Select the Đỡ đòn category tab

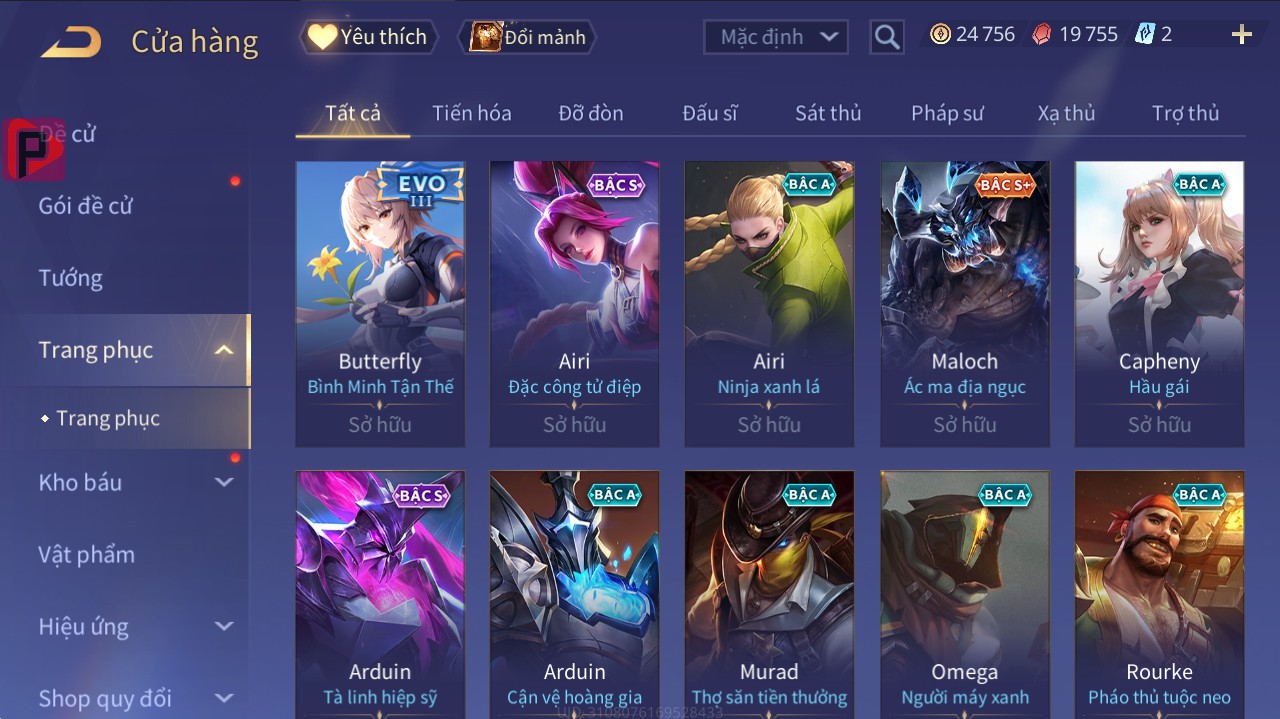[591, 113]
